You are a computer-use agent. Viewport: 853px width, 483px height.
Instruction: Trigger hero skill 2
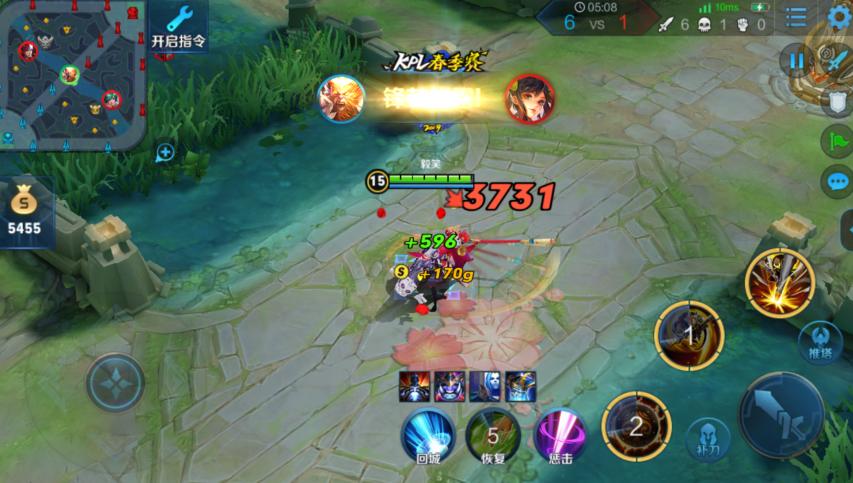click(636, 426)
